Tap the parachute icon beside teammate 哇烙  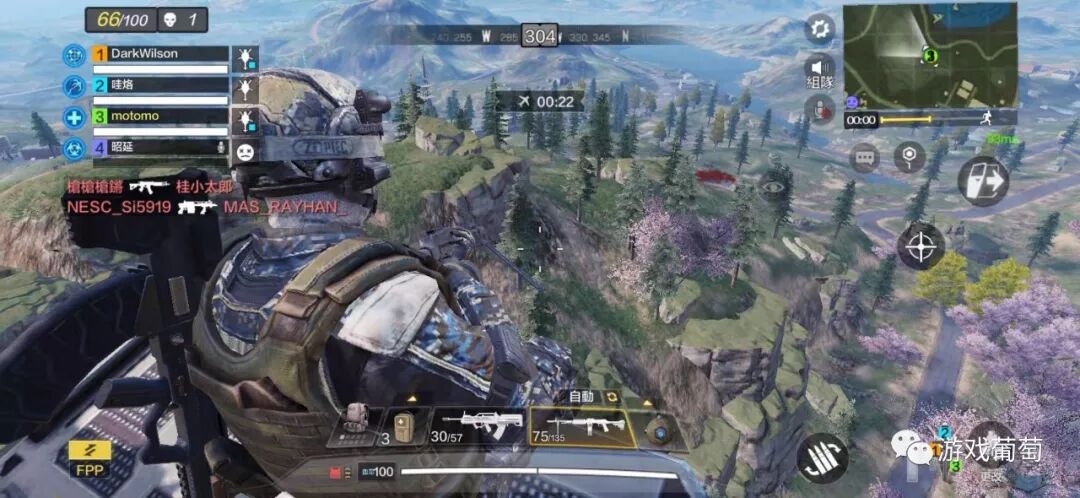(245, 89)
